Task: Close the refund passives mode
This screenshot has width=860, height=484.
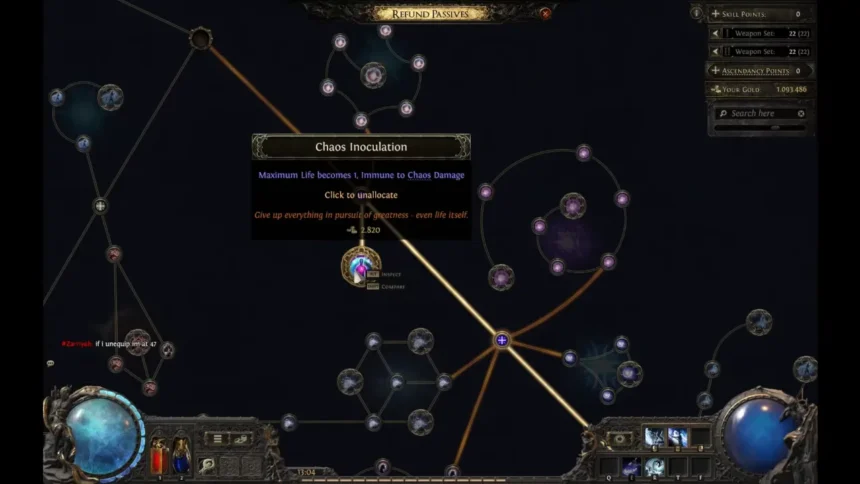Action: click(x=545, y=13)
